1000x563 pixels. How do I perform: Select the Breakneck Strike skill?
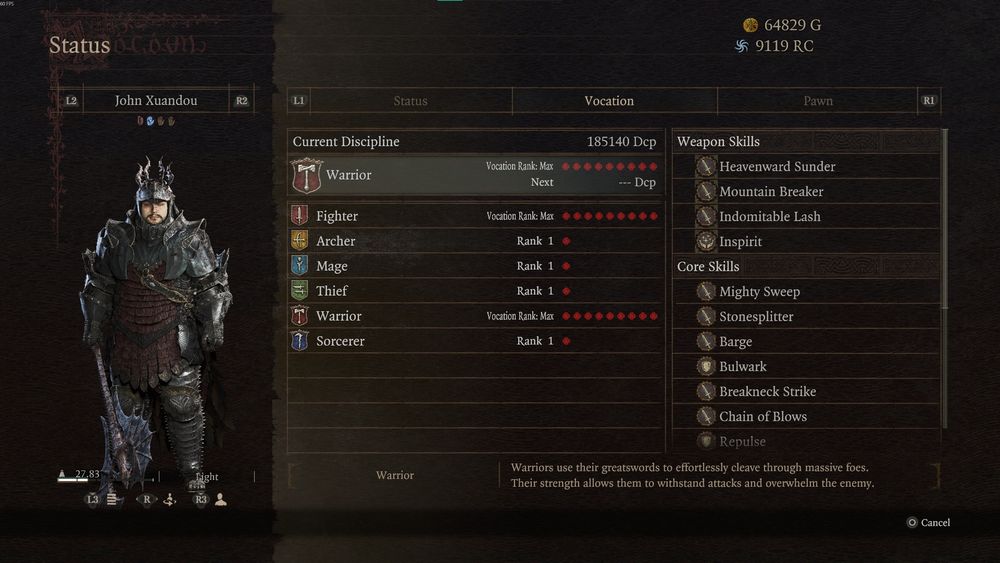tap(767, 392)
